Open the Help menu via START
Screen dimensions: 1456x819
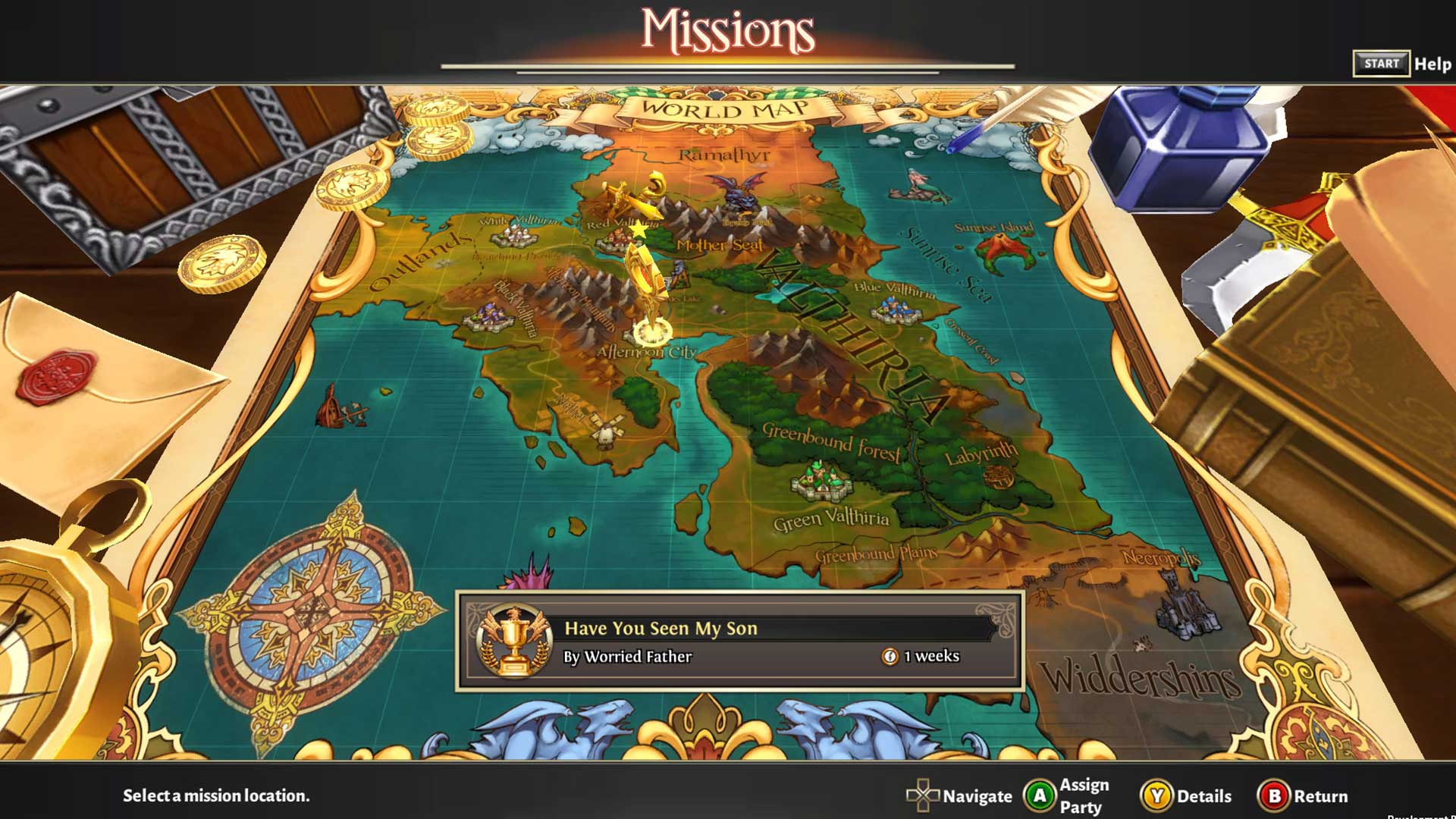pyautogui.click(x=1382, y=64)
